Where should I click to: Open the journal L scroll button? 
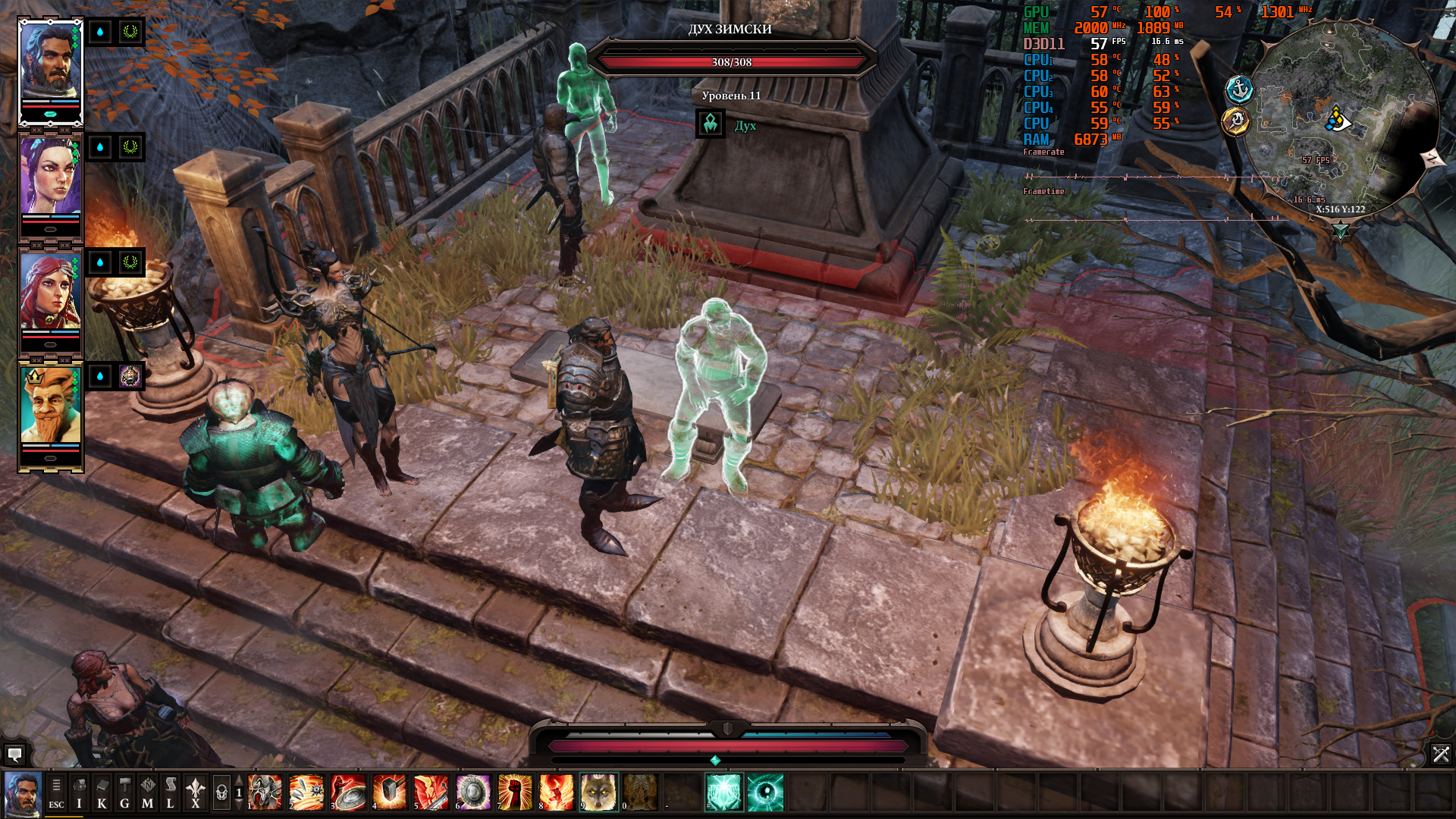click(x=170, y=793)
